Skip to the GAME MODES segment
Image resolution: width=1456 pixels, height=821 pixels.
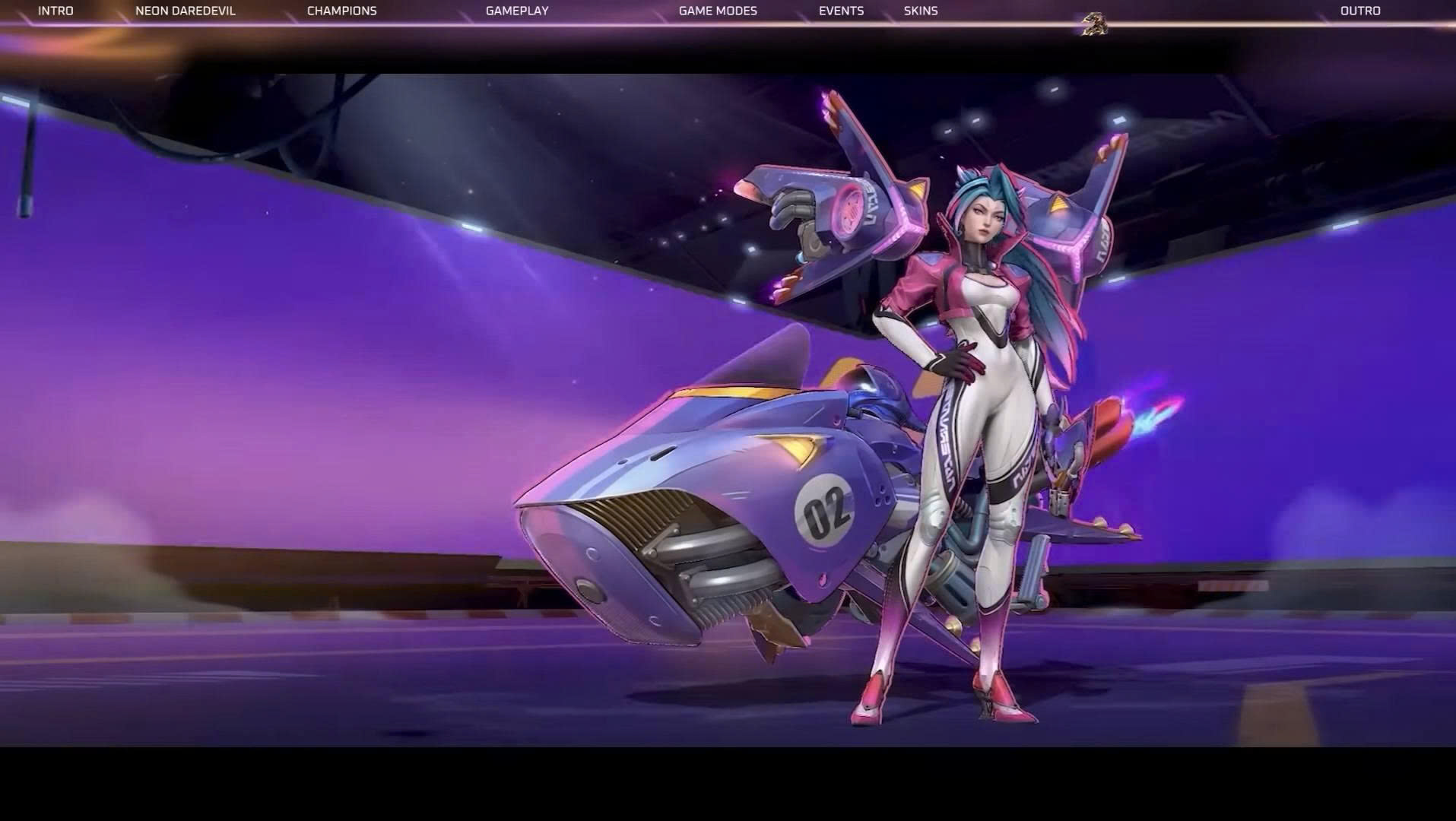[718, 11]
